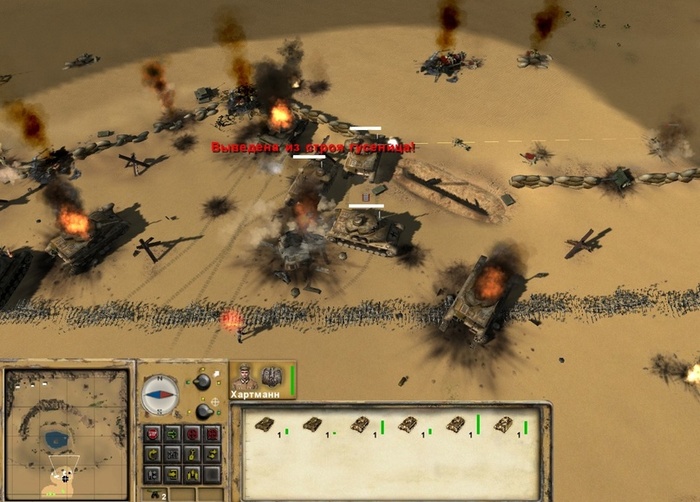Select the tank group slot numbered 2
The width and height of the screenshot is (700, 502).
tap(156, 494)
